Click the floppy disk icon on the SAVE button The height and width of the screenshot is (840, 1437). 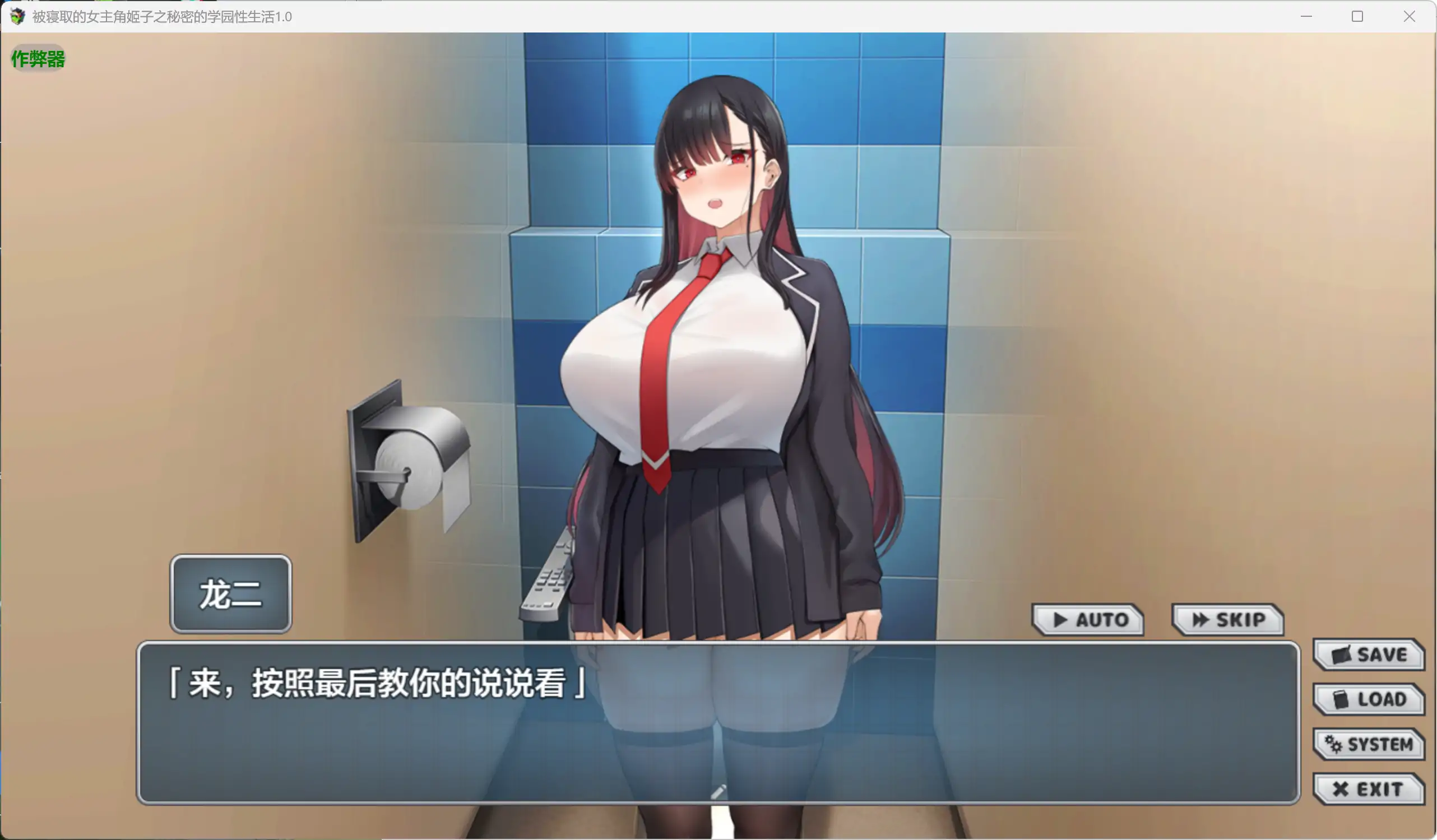(x=1341, y=654)
